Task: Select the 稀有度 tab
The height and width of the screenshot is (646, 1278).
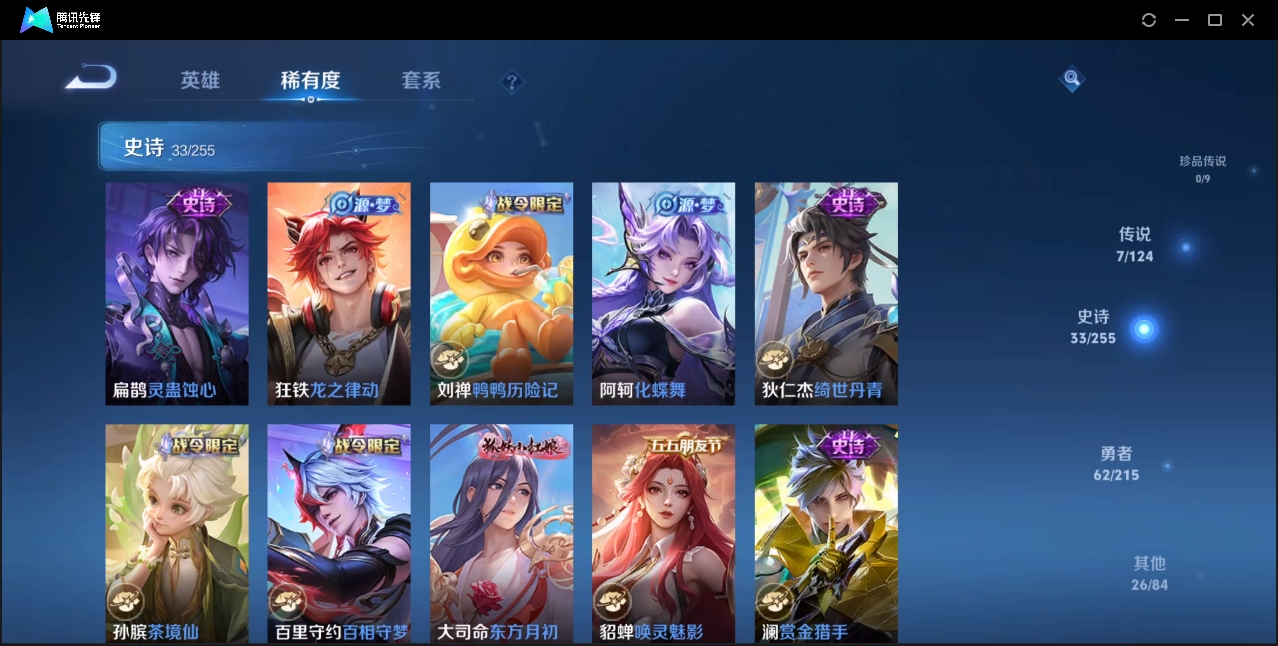Action: pos(310,80)
